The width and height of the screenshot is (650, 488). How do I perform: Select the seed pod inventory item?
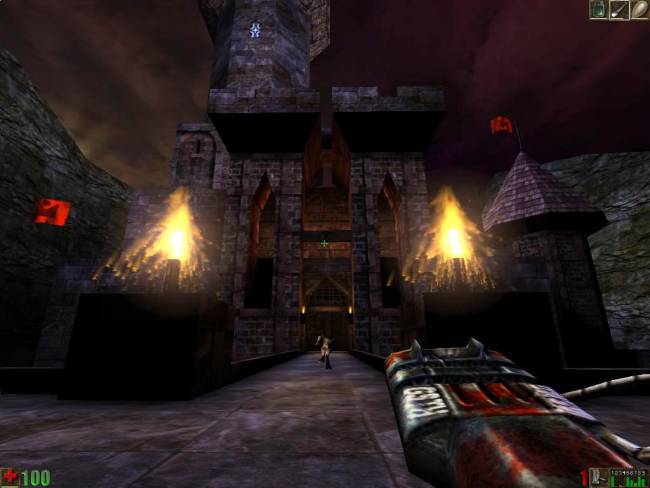tap(639, 10)
